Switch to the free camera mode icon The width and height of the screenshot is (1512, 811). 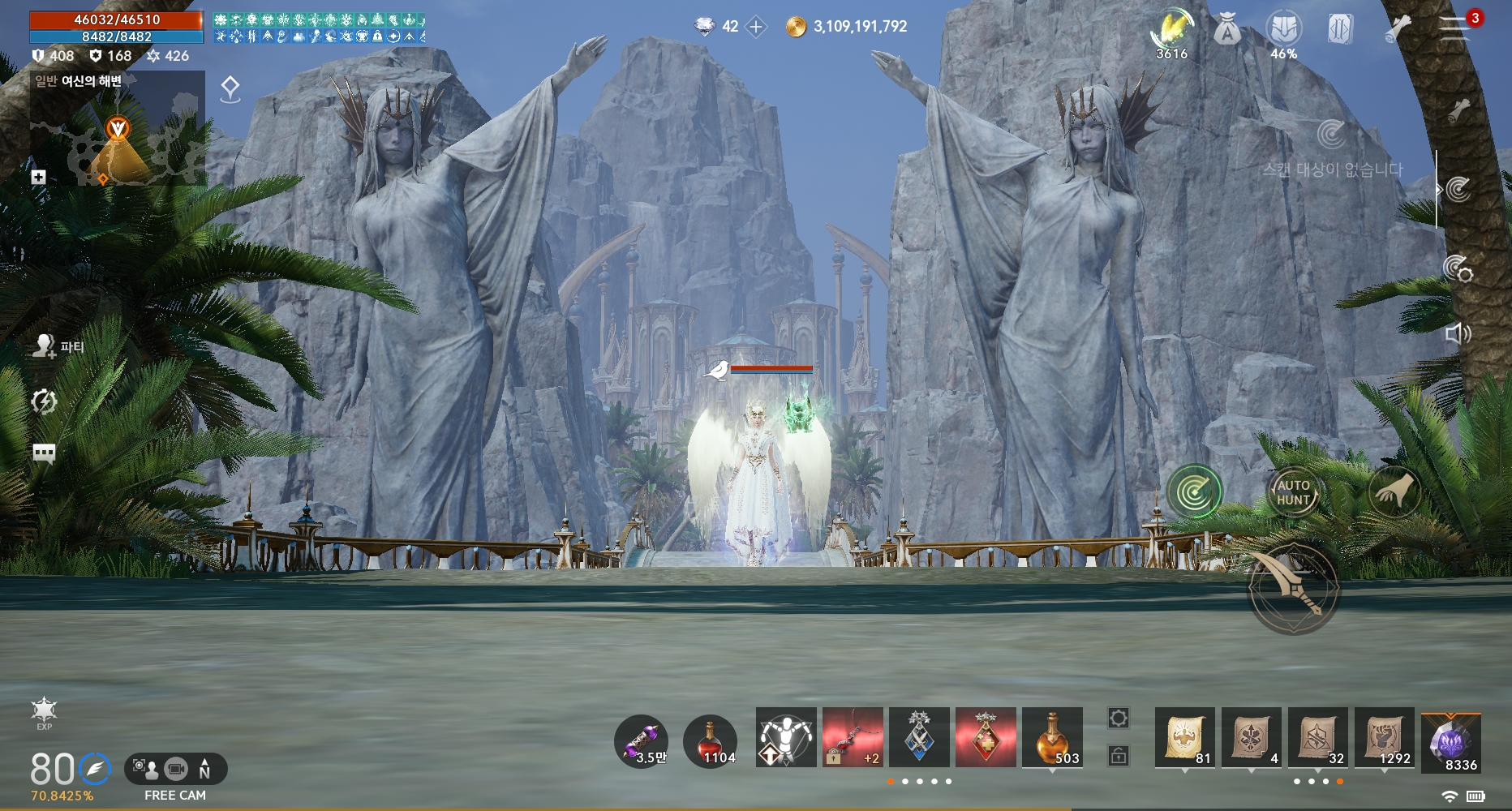coord(175,768)
